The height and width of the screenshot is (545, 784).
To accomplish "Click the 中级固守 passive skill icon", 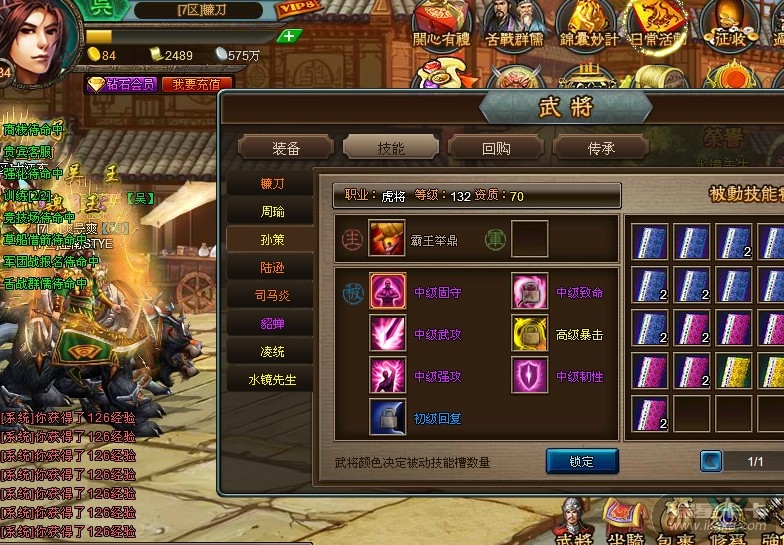I will [387, 292].
